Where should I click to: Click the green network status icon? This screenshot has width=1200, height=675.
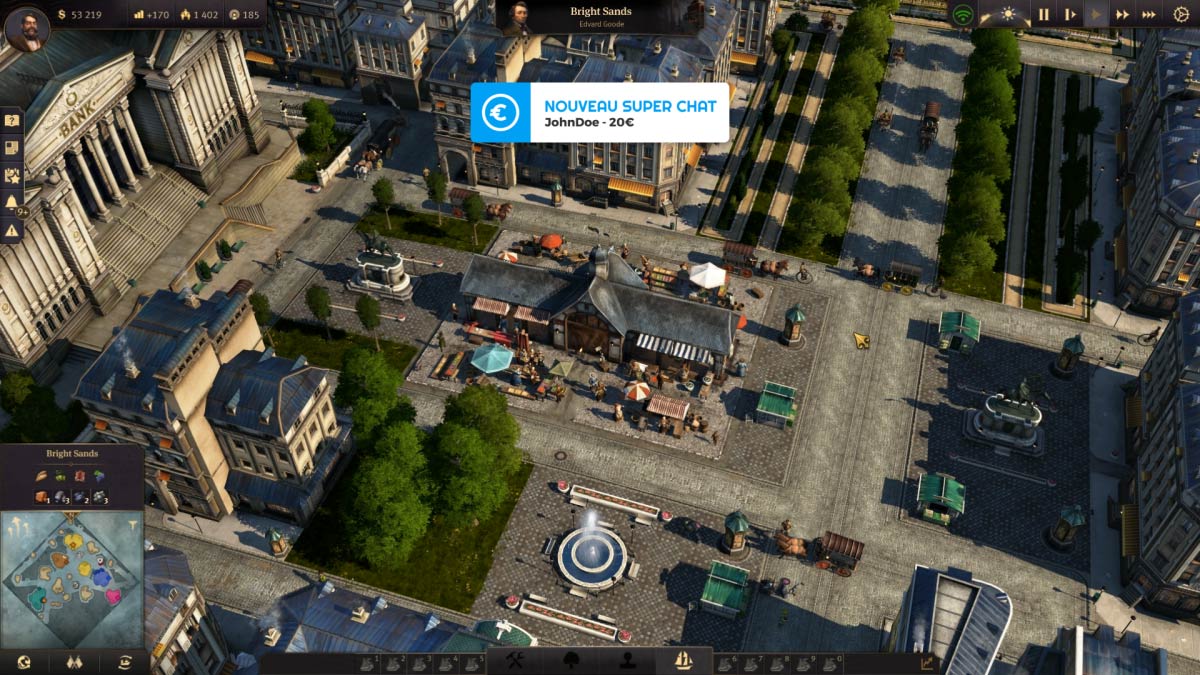pyautogui.click(x=962, y=14)
